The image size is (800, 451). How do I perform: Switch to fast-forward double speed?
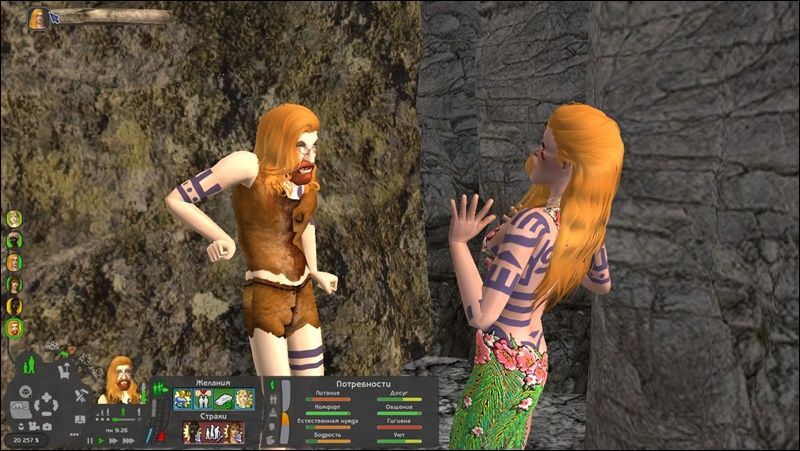tap(112, 440)
